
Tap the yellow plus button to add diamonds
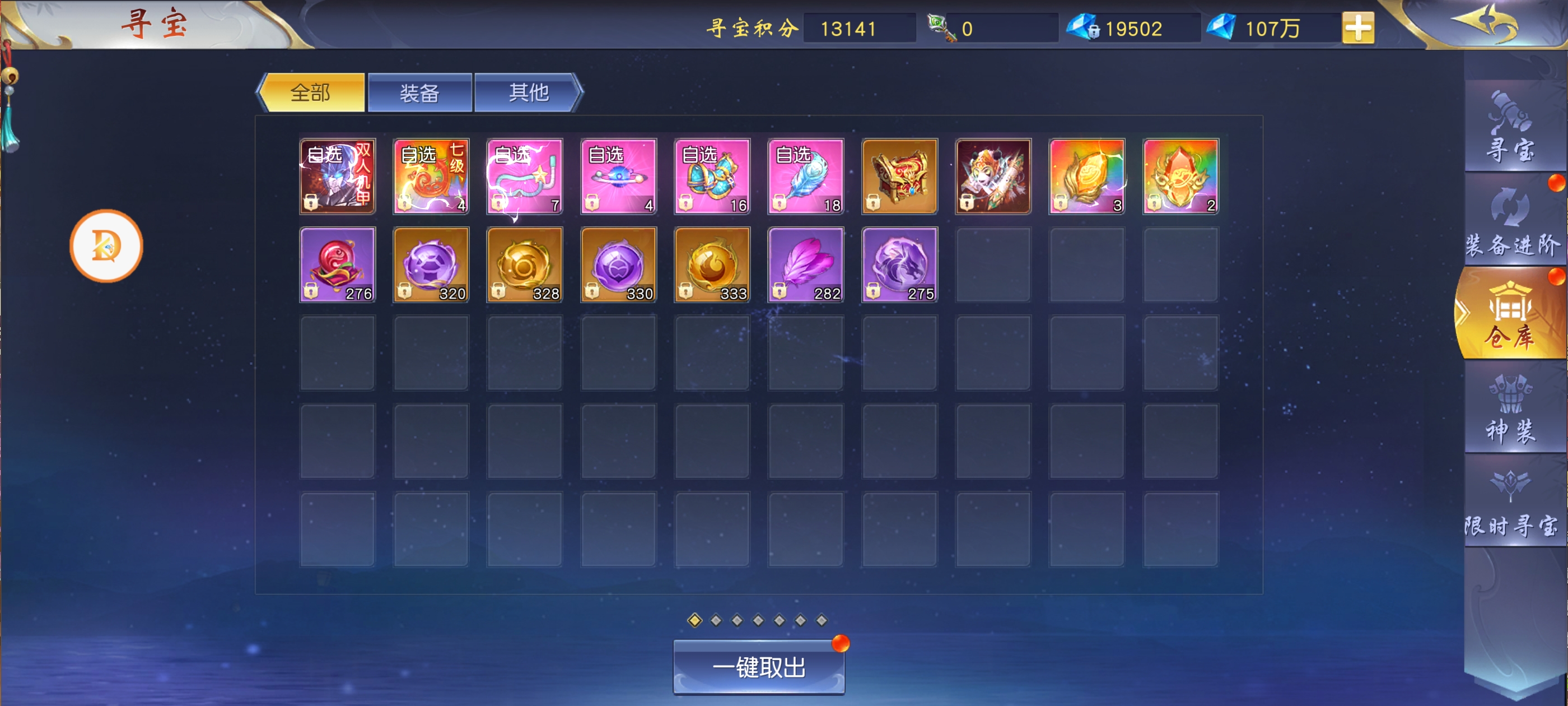point(1357,28)
